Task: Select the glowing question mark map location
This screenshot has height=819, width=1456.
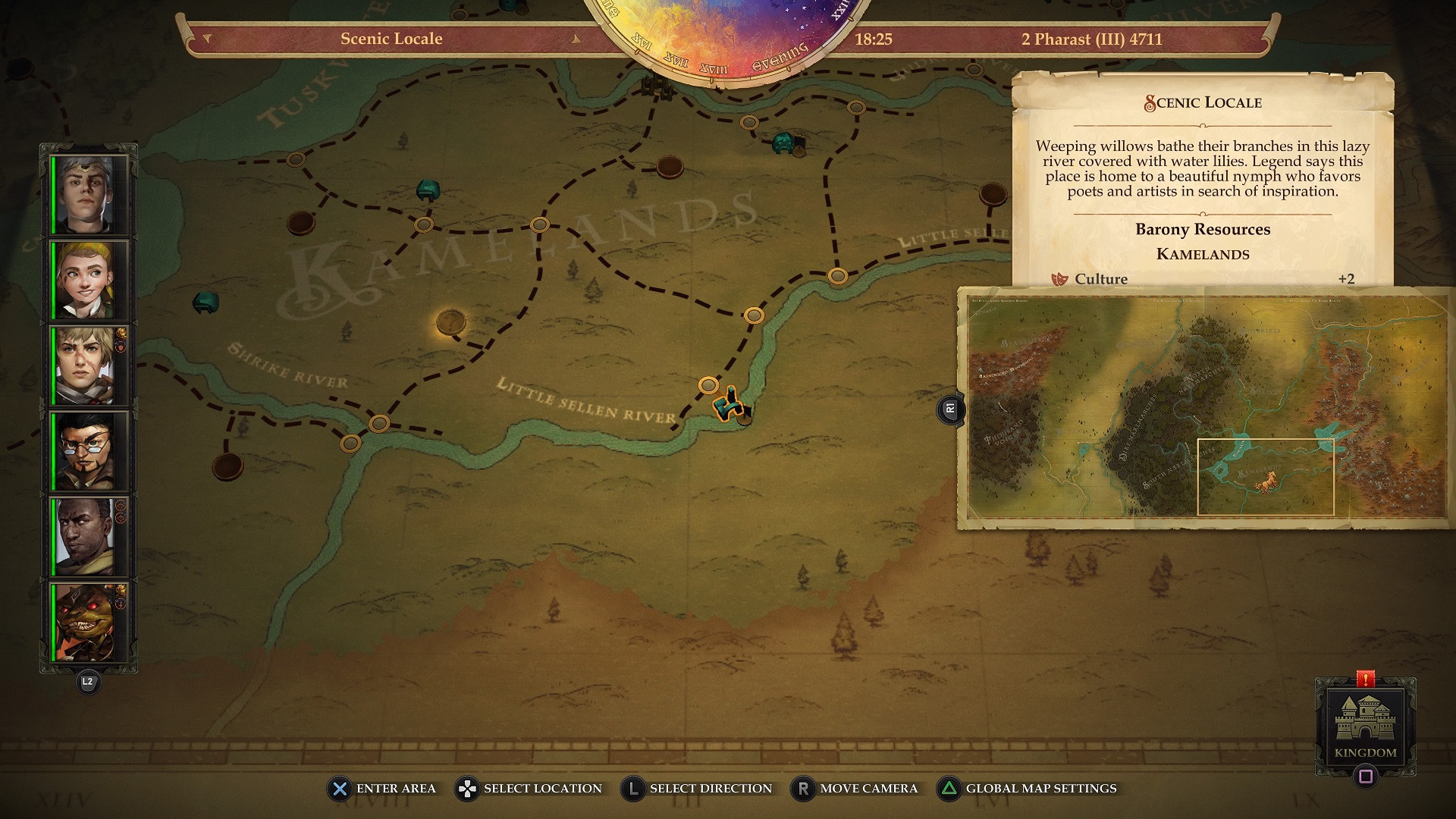Action: coord(450,322)
